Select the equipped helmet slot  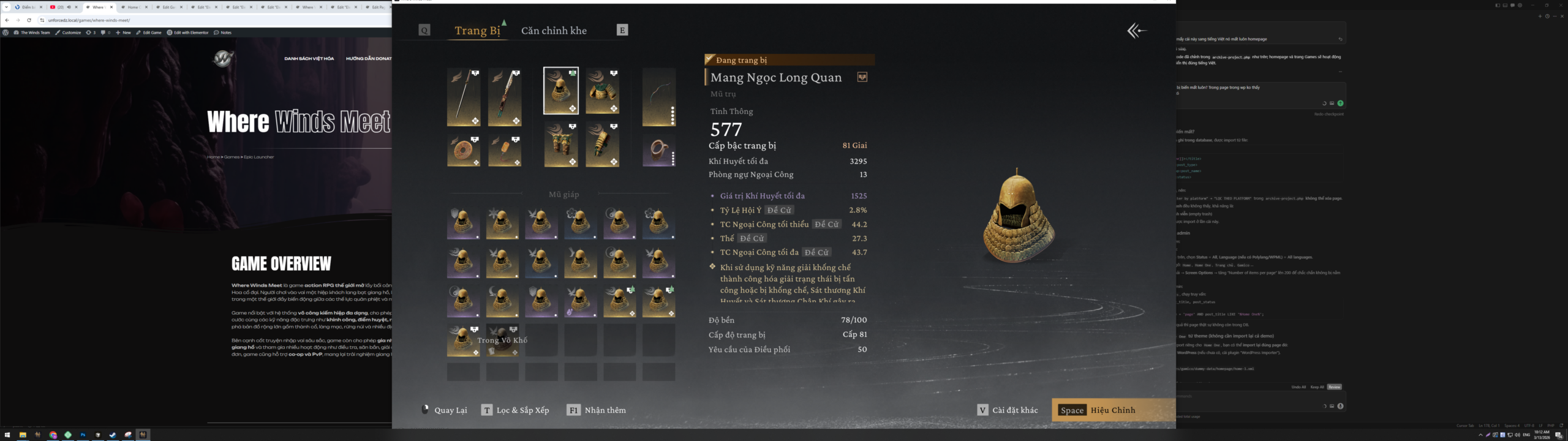pos(561,91)
